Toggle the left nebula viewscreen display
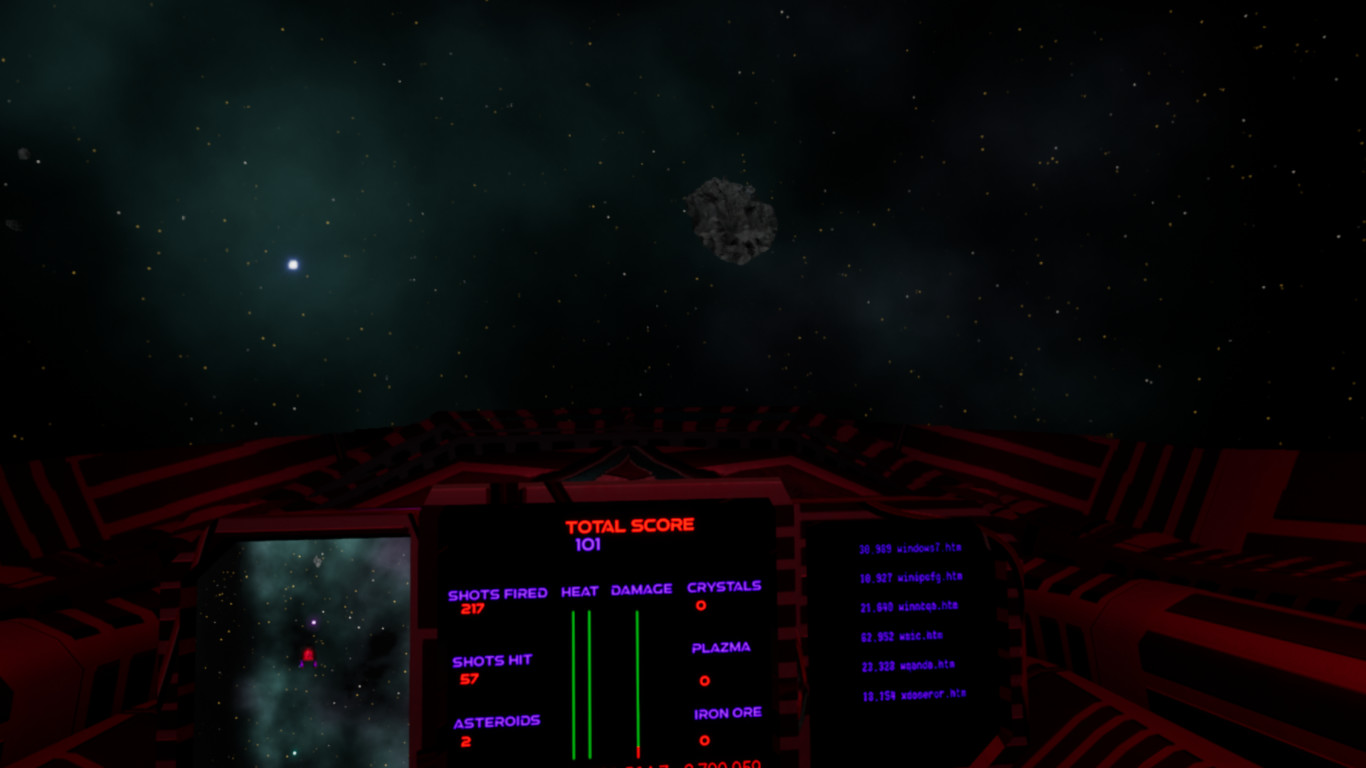Screen dimensions: 1366x768 (305, 650)
